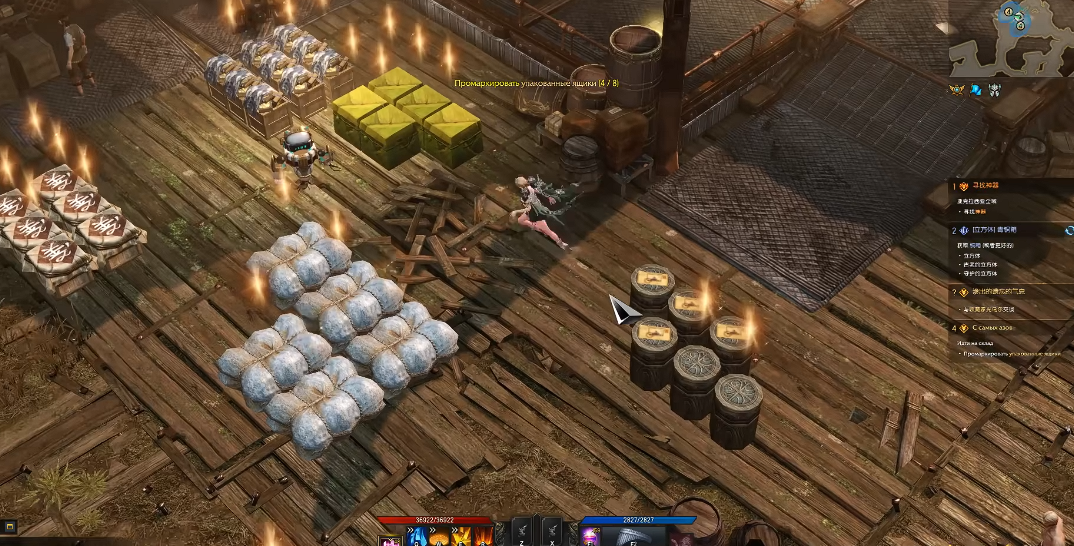Click the blue refresh icon beside quest 2
Image resolution: width=1074 pixels, height=546 pixels.
[x=1069, y=231]
